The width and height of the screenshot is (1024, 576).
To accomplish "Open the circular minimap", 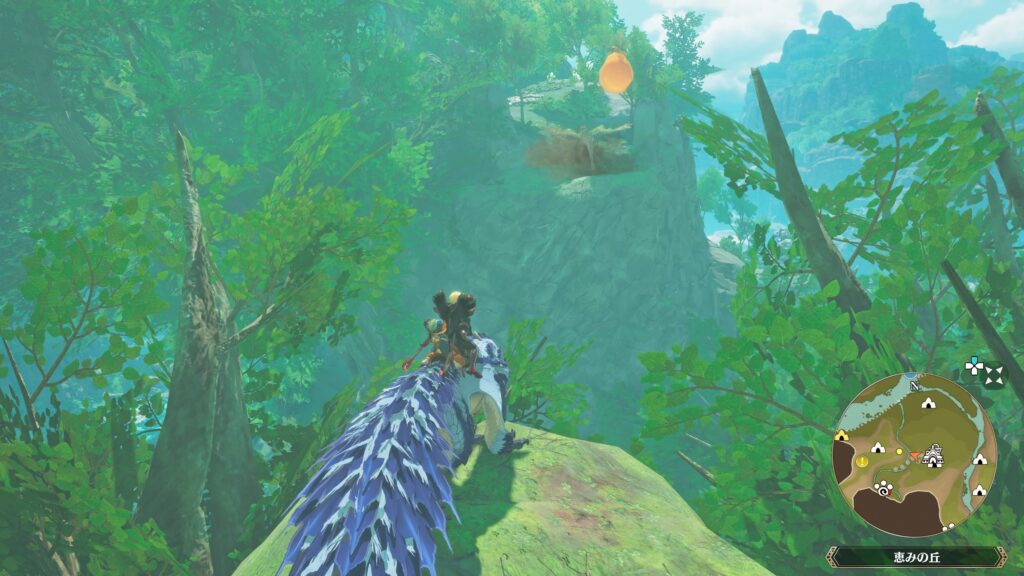I will click(914, 455).
